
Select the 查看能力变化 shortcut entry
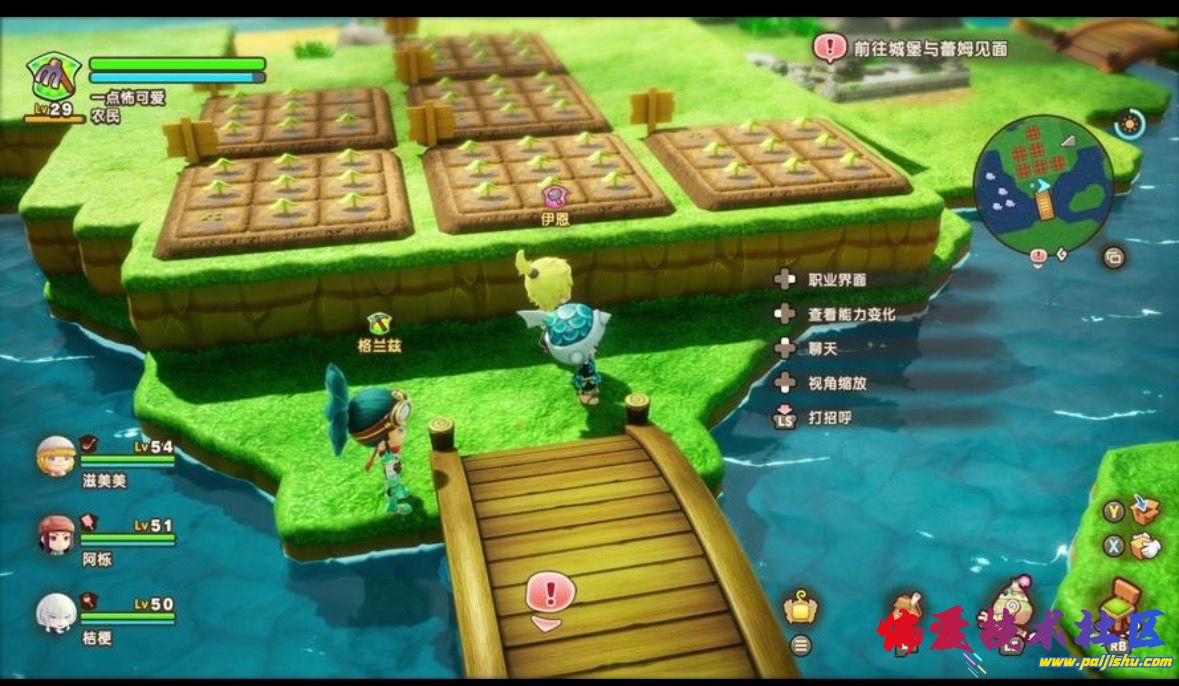[x=851, y=314]
